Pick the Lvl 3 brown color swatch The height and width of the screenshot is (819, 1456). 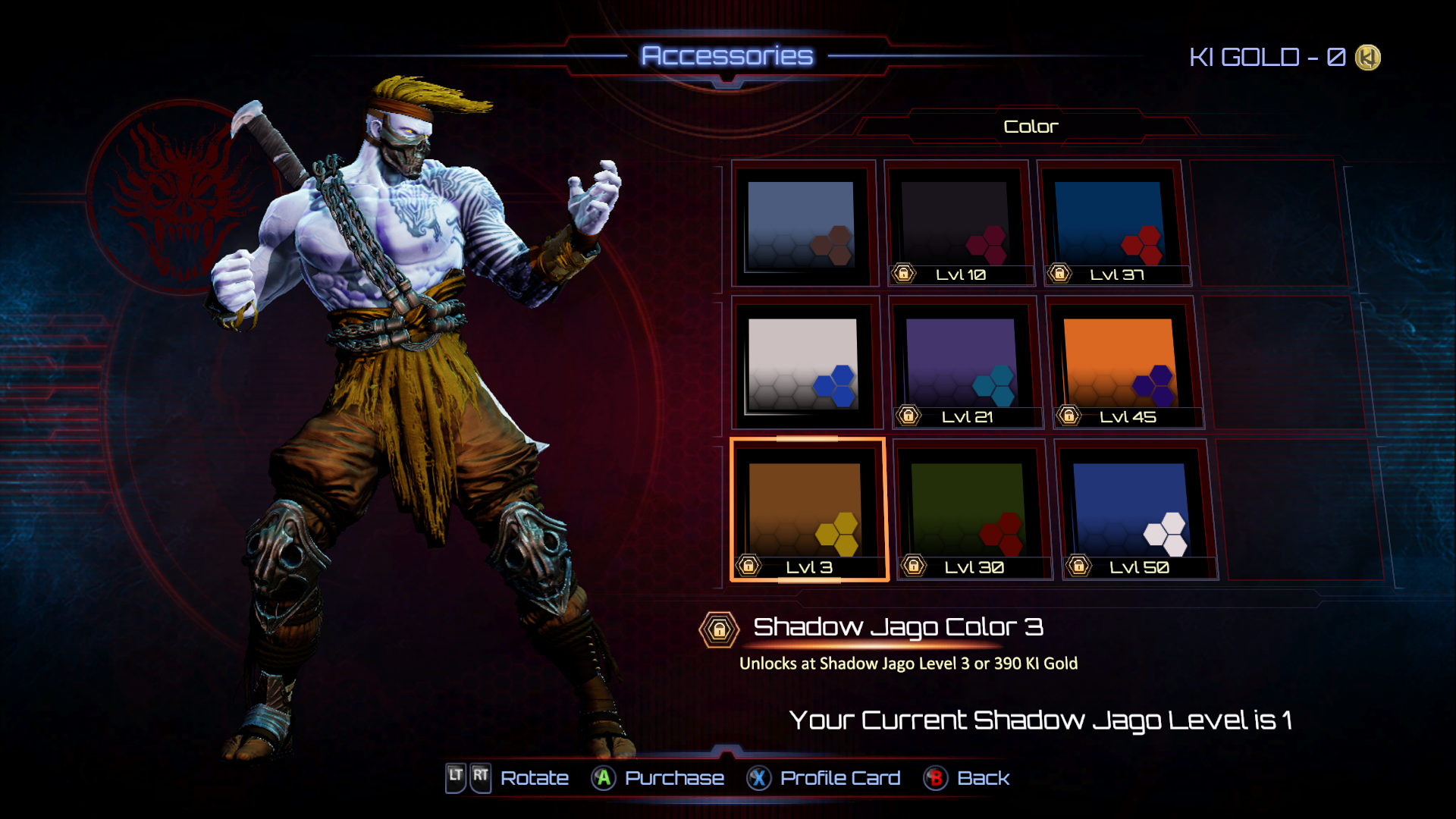pos(807,510)
